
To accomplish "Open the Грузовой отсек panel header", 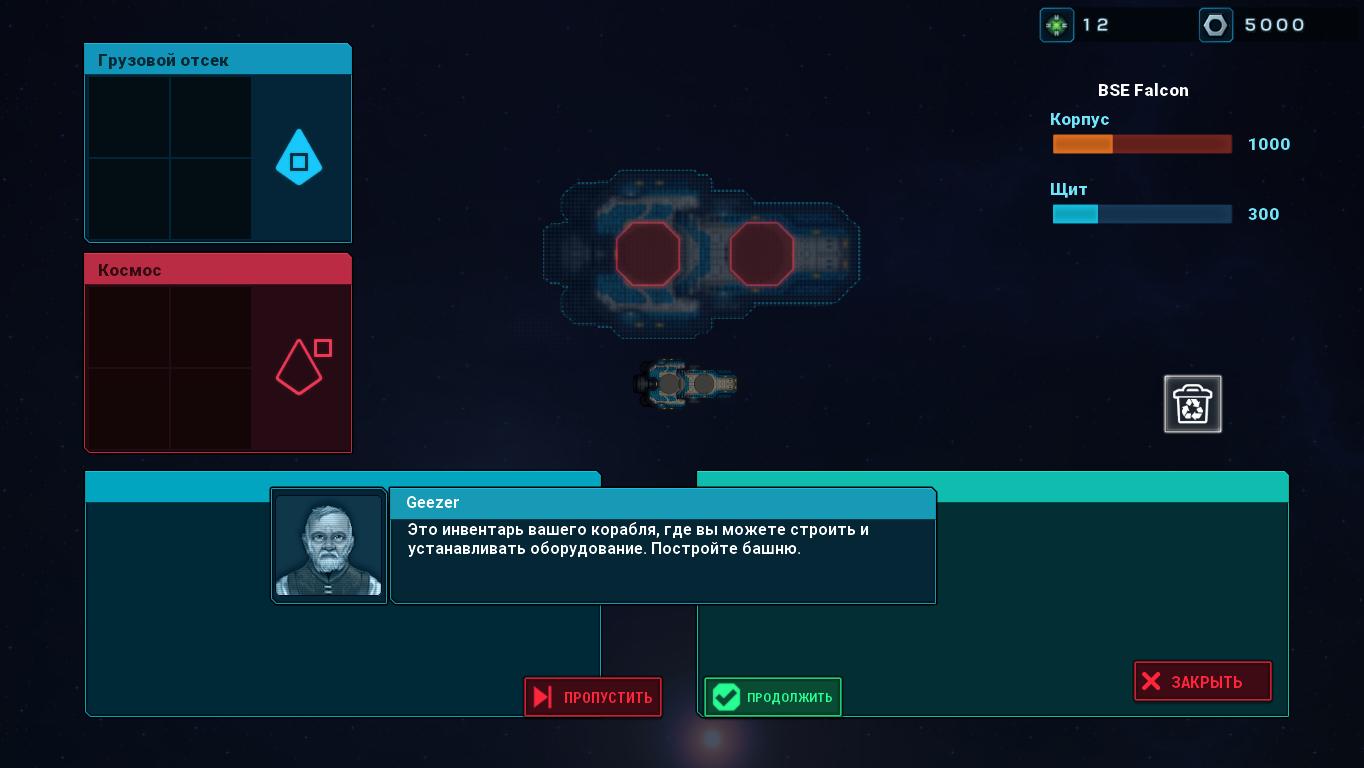I will tap(218, 60).
